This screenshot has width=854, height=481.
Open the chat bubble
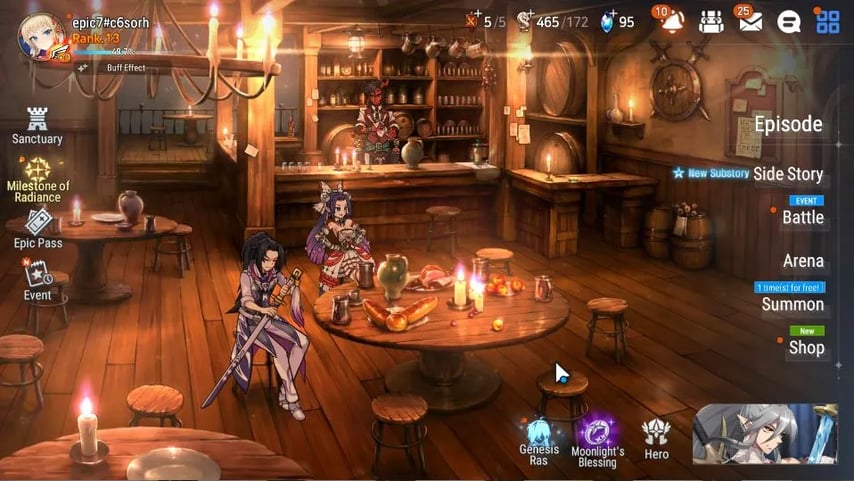click(789, 21)
